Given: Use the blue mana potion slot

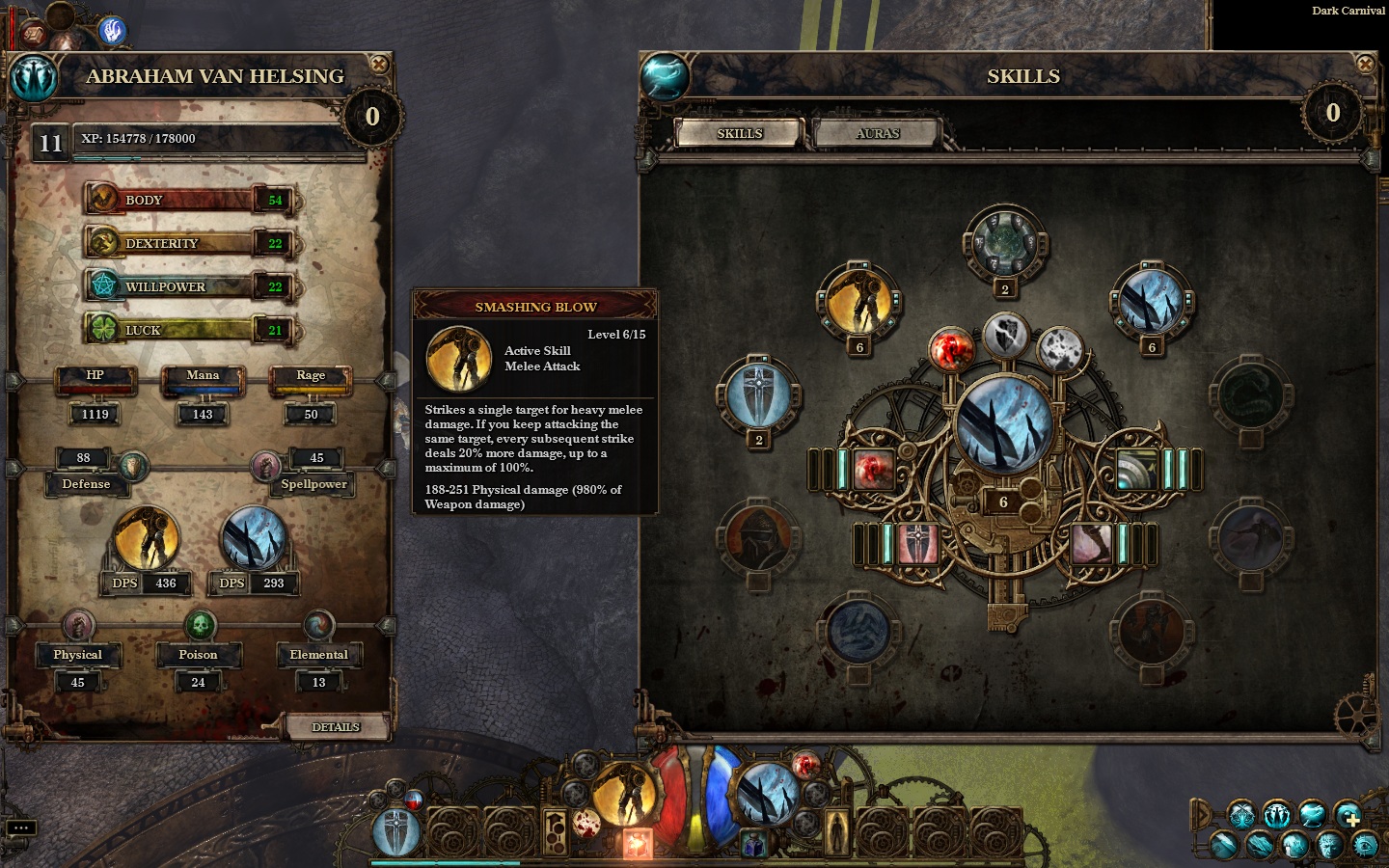Looking at the screenshot, I should pos(752,846).
